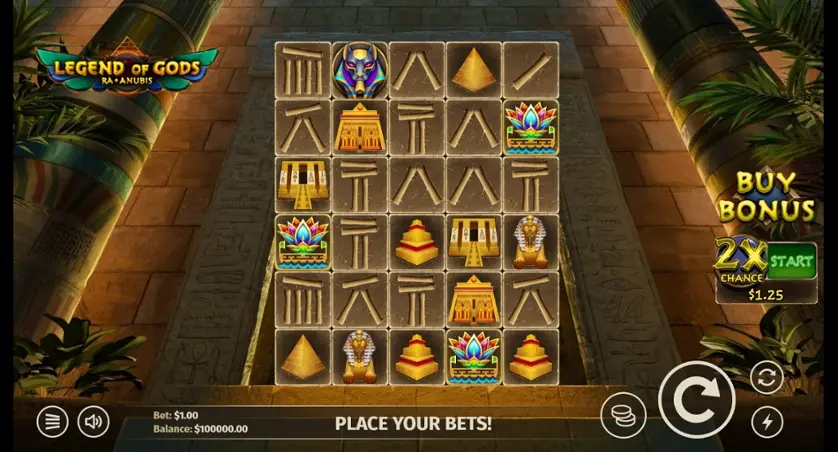
Task: Open the hamburger menu
Action: [52, 421]
